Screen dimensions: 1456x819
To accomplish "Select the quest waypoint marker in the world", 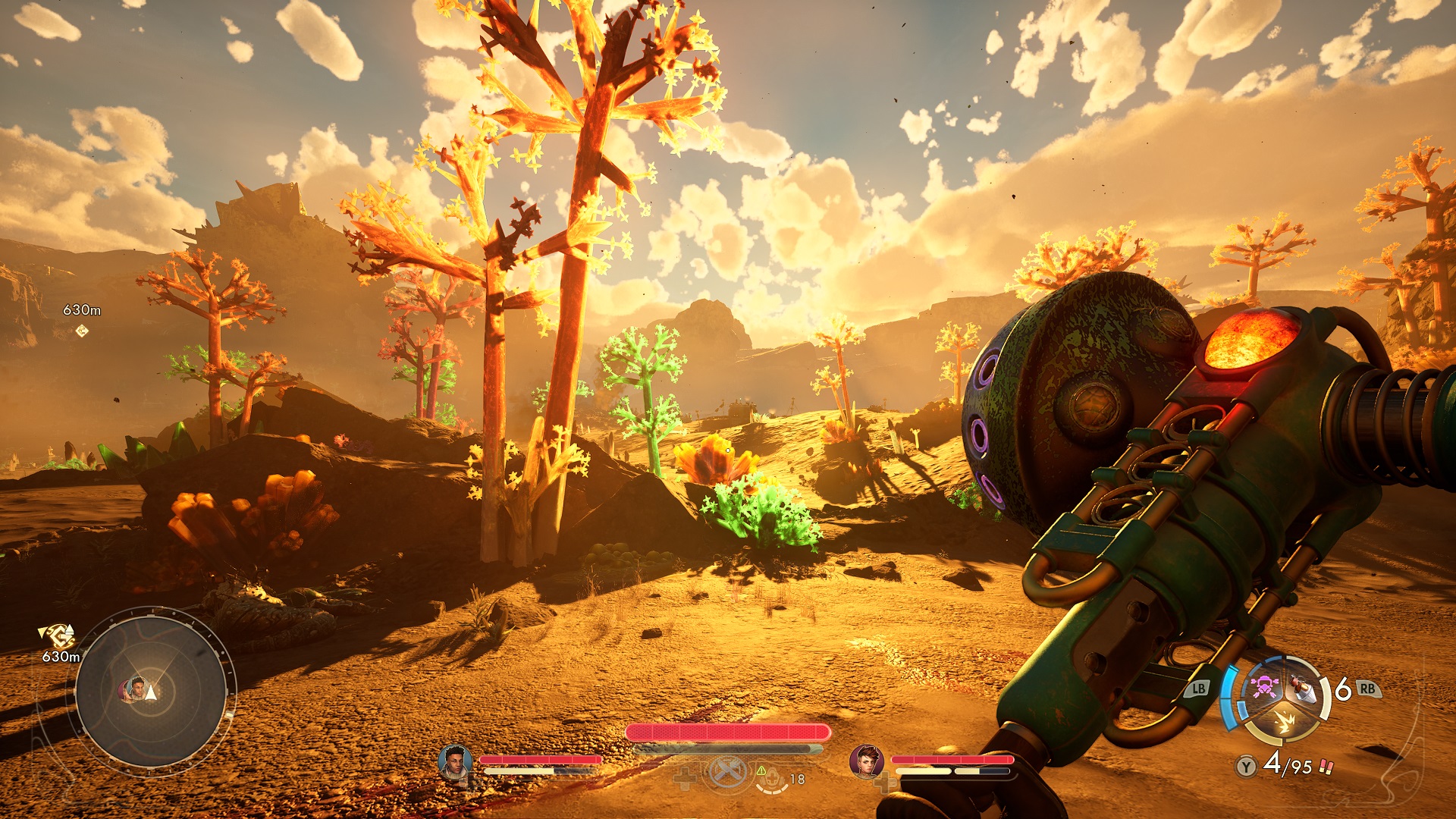I will click(x=82, y=331).
